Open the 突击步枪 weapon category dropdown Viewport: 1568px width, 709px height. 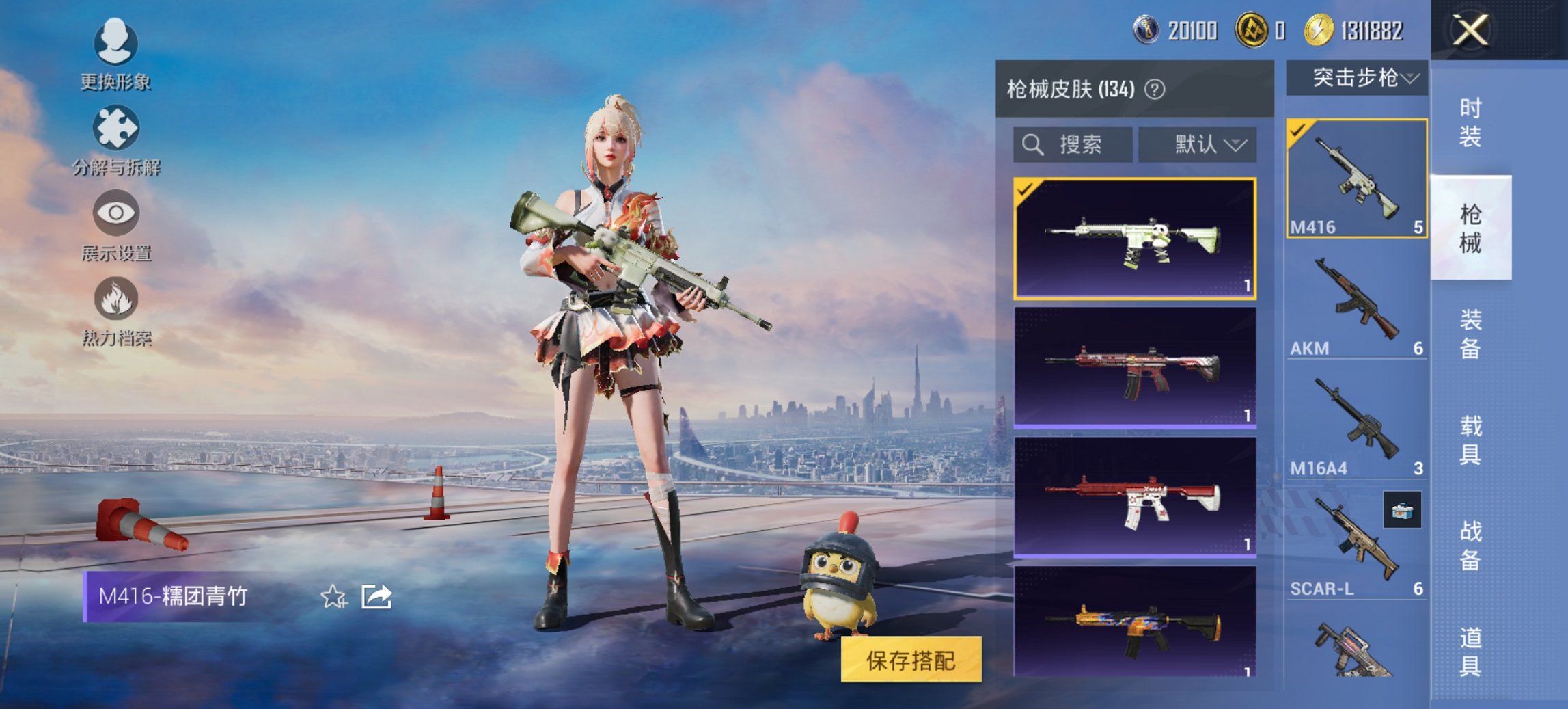[1358, 77]
